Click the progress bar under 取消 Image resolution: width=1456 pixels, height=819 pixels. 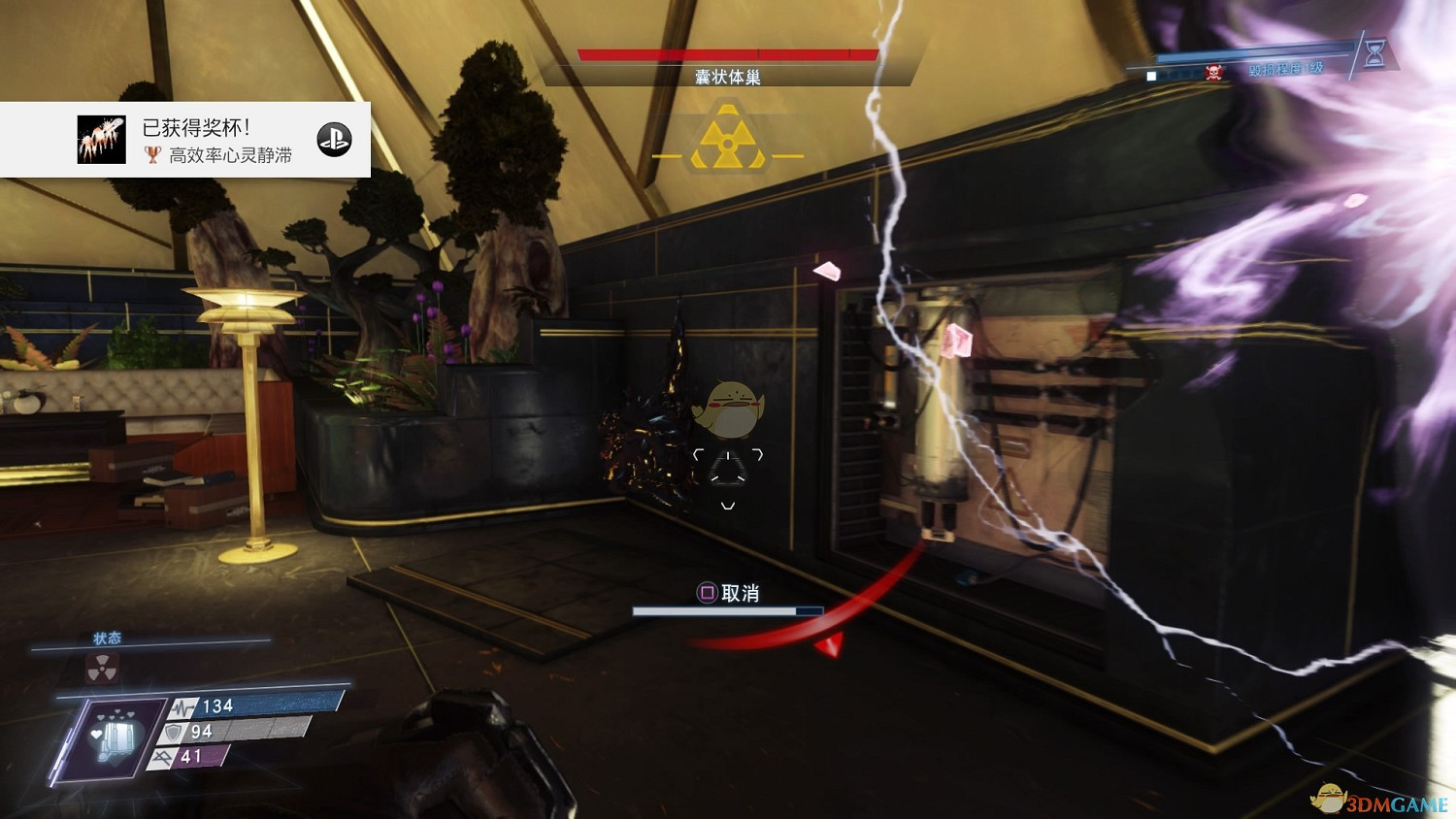[726, 611]
